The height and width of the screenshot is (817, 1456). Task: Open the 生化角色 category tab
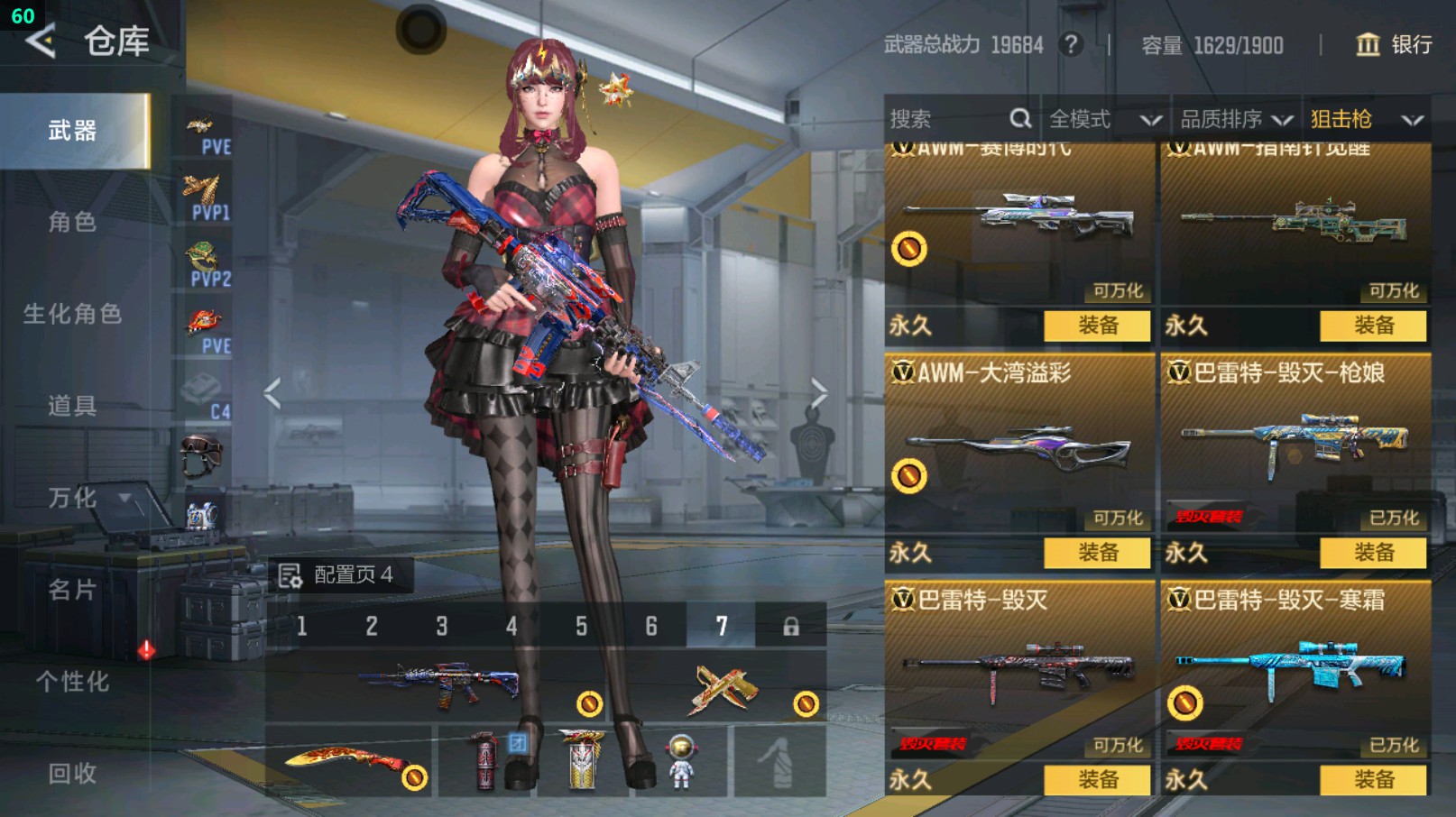72,314
